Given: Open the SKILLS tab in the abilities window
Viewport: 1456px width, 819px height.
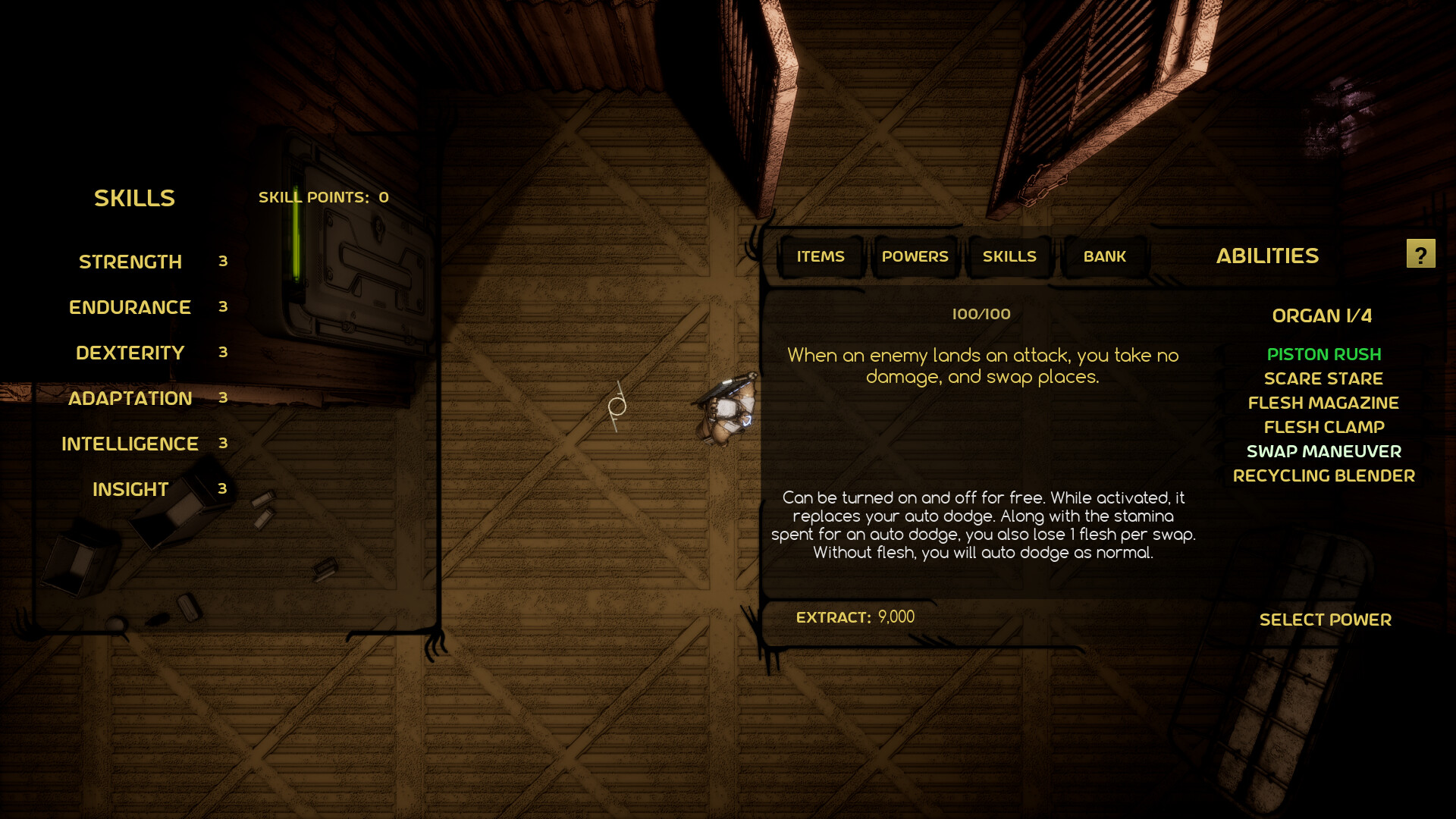Looking at the screenshot, I should pyautogui.click(x=1009, y=256).
